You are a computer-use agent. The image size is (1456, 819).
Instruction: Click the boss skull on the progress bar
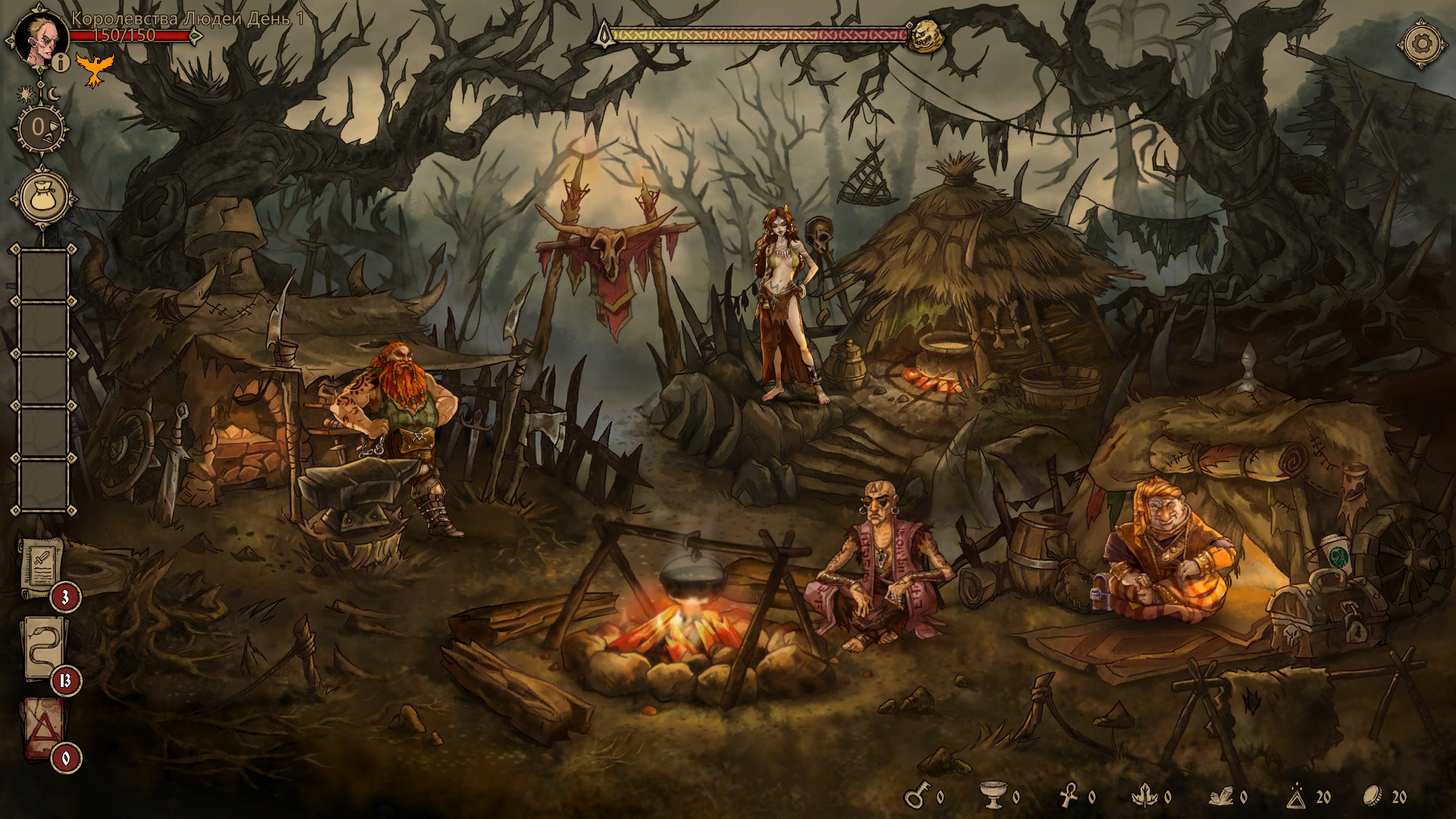[x=925, y=36]
